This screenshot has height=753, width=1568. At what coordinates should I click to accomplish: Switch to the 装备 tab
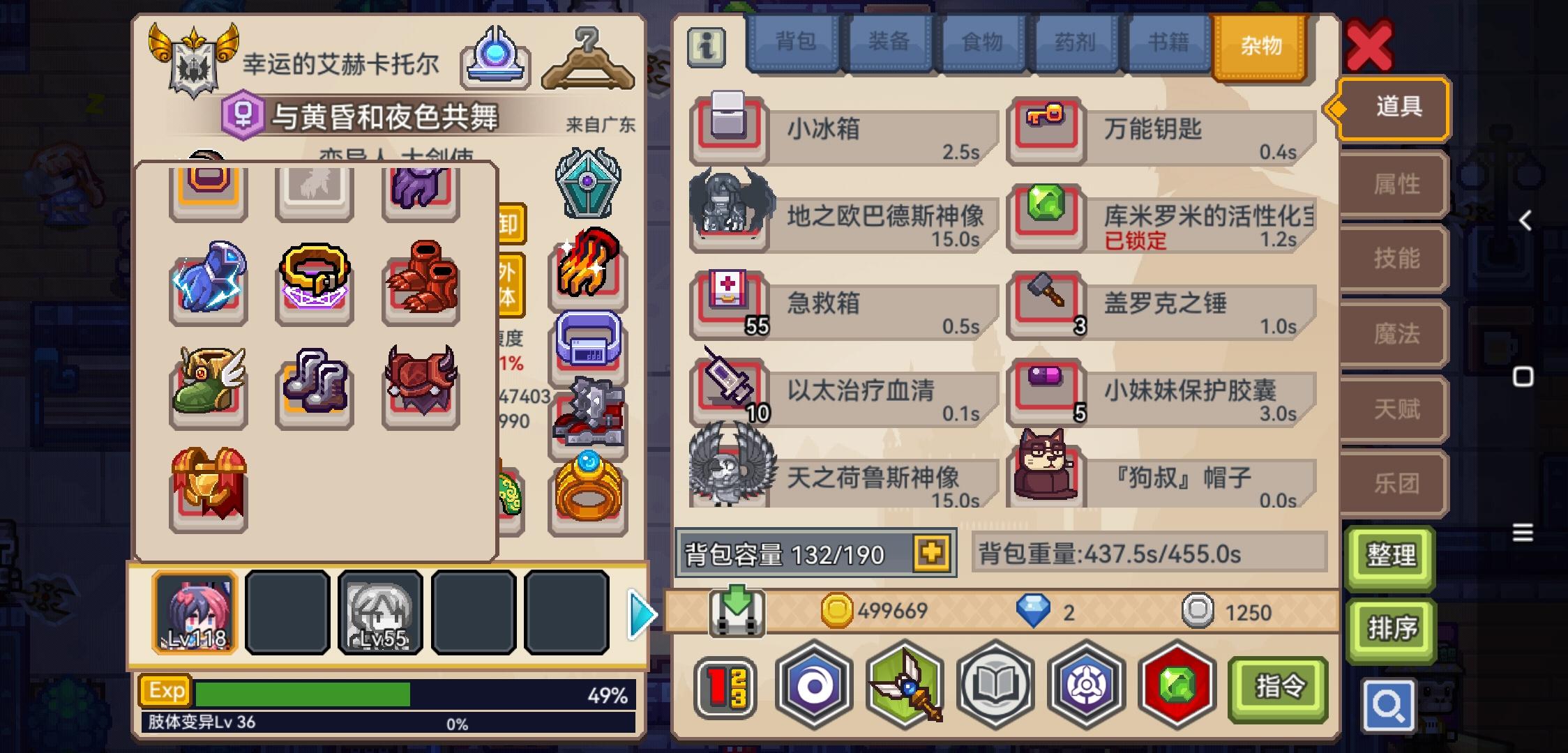click(x=889, y=42)
